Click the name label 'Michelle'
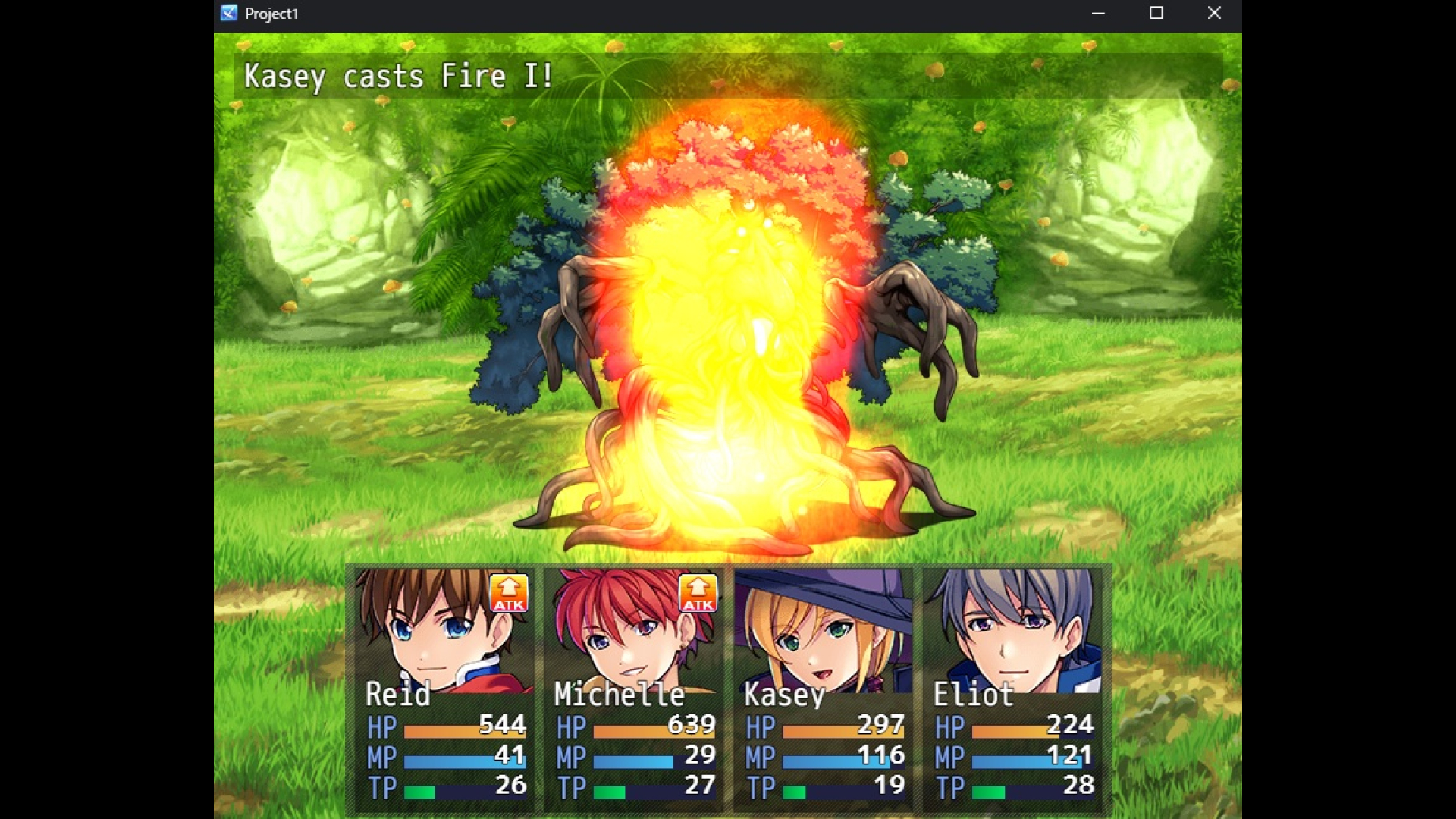This screenshot has height=819, width=1456. click(x=619, y=694)
